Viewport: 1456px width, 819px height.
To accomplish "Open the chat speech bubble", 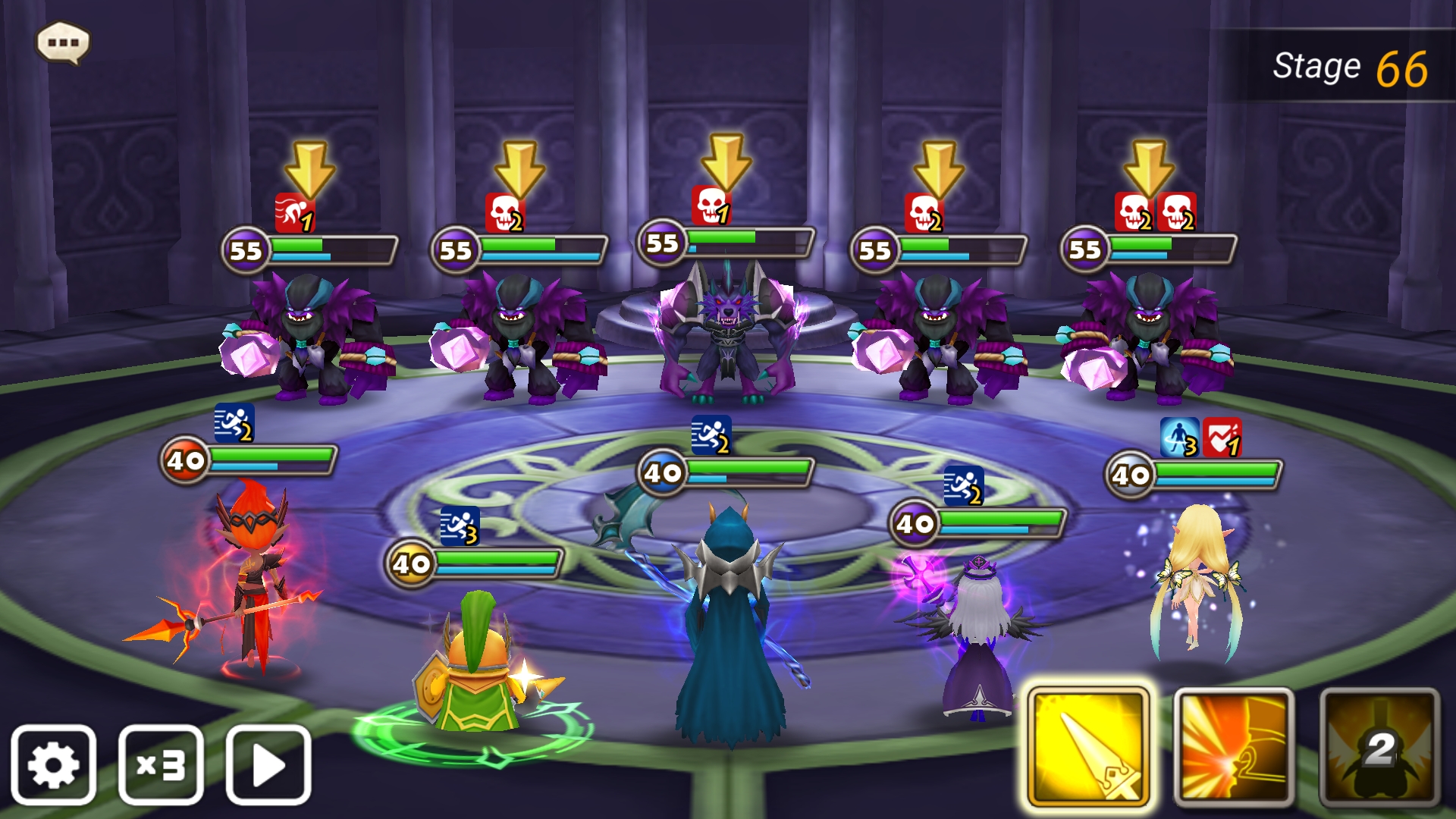I will point(63,42).
